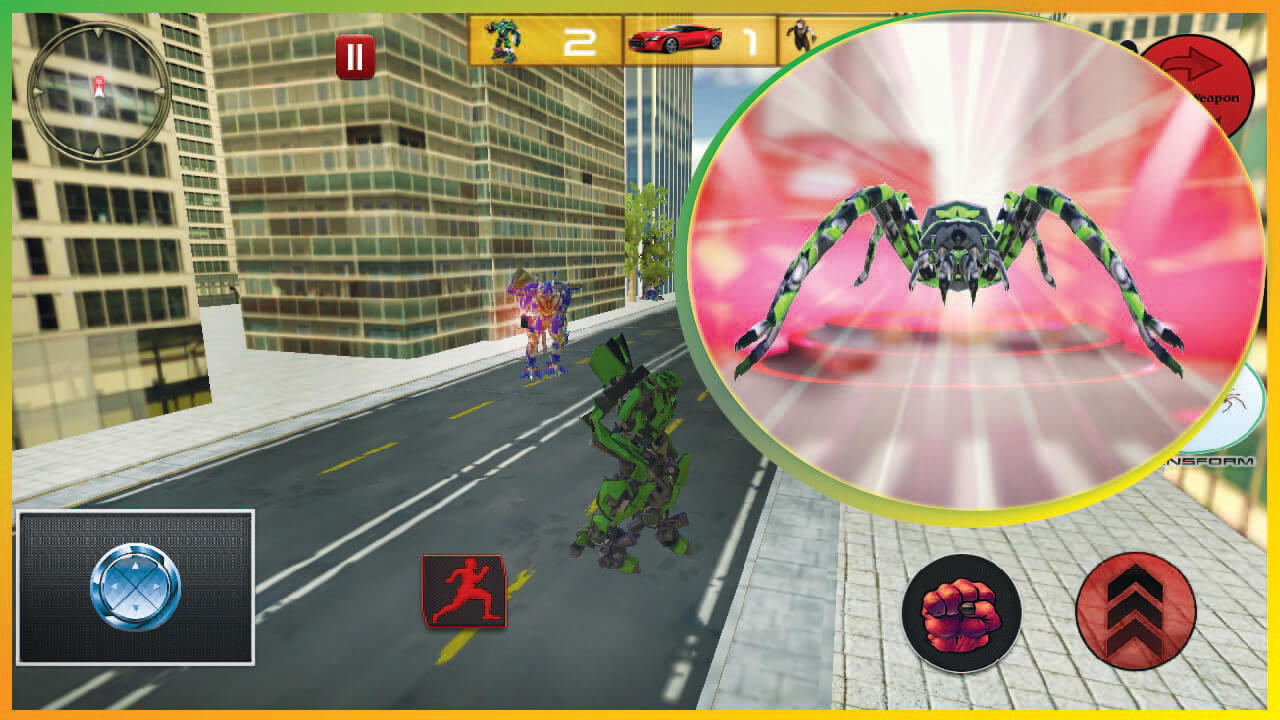
Task: Tap the blue joystick movement pad
Action: click(135, 587)
